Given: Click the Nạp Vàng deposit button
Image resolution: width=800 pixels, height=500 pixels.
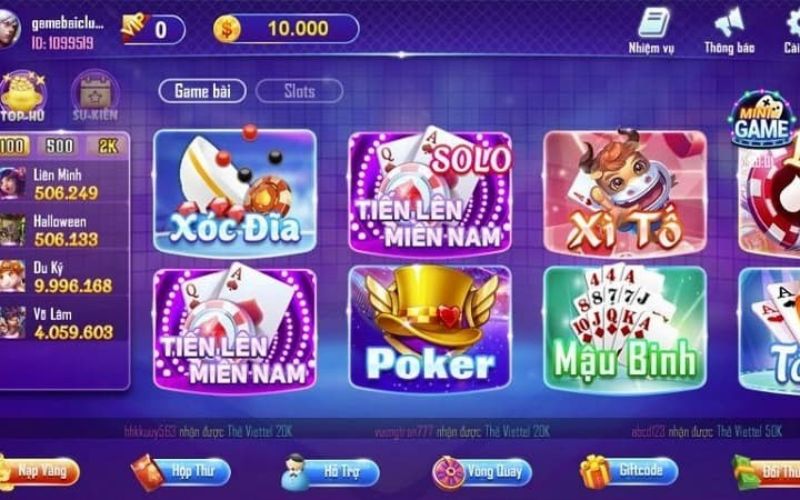Looking at the screenshot, I should pos(38,469).
